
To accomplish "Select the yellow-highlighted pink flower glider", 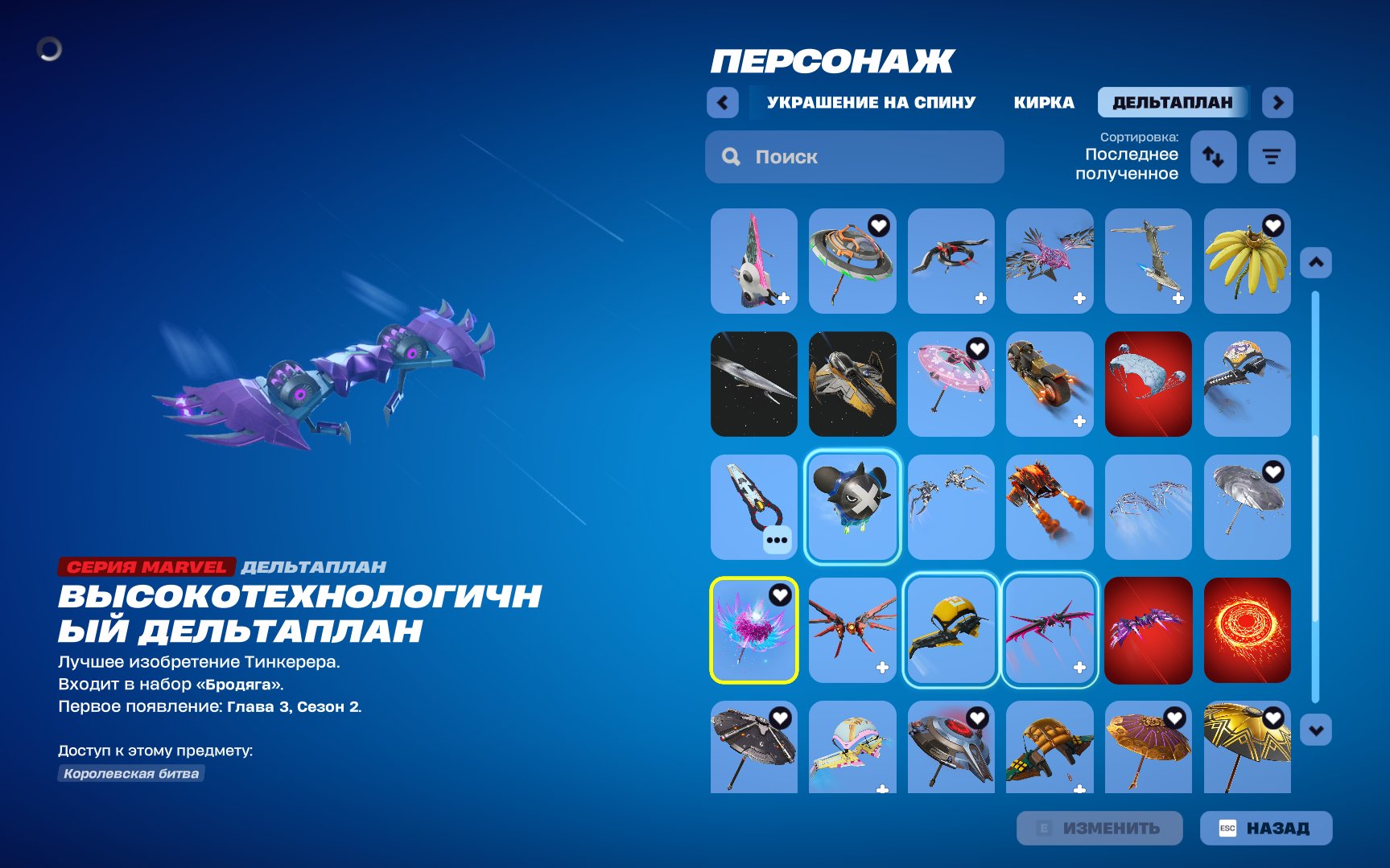I will (x=753, y=630).
